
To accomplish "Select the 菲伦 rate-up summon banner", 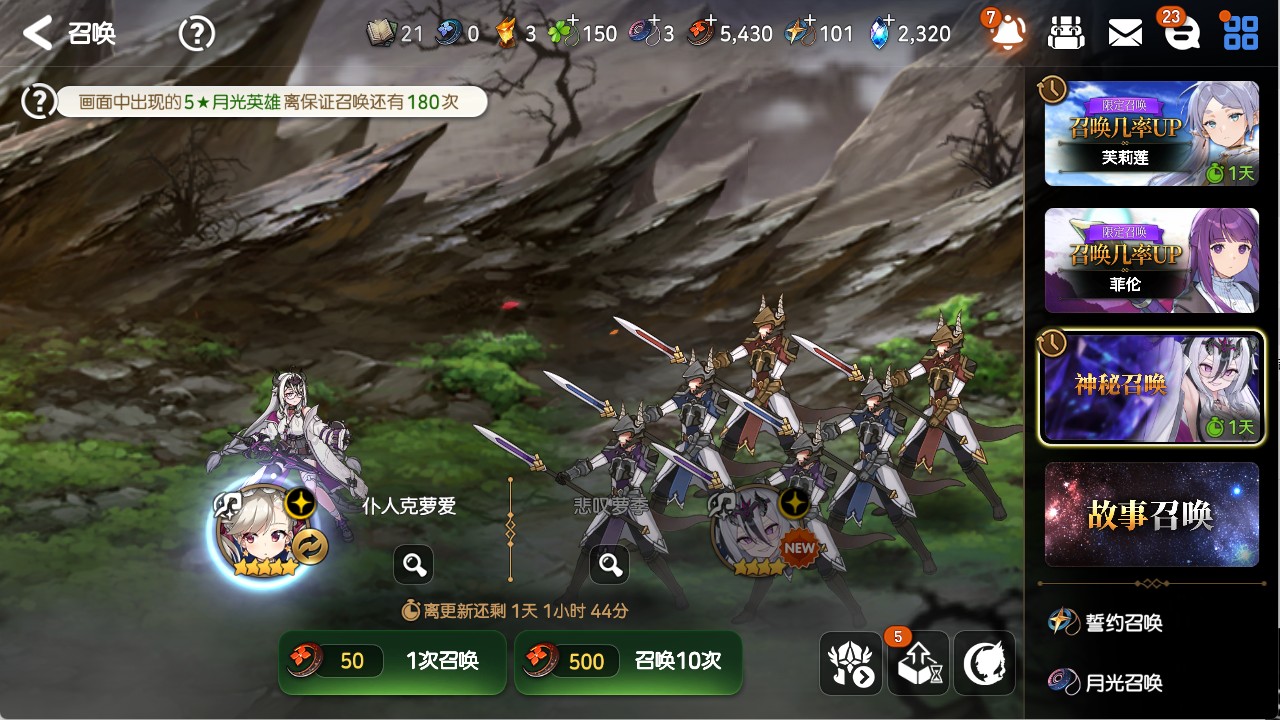I will coord(1151,260).
